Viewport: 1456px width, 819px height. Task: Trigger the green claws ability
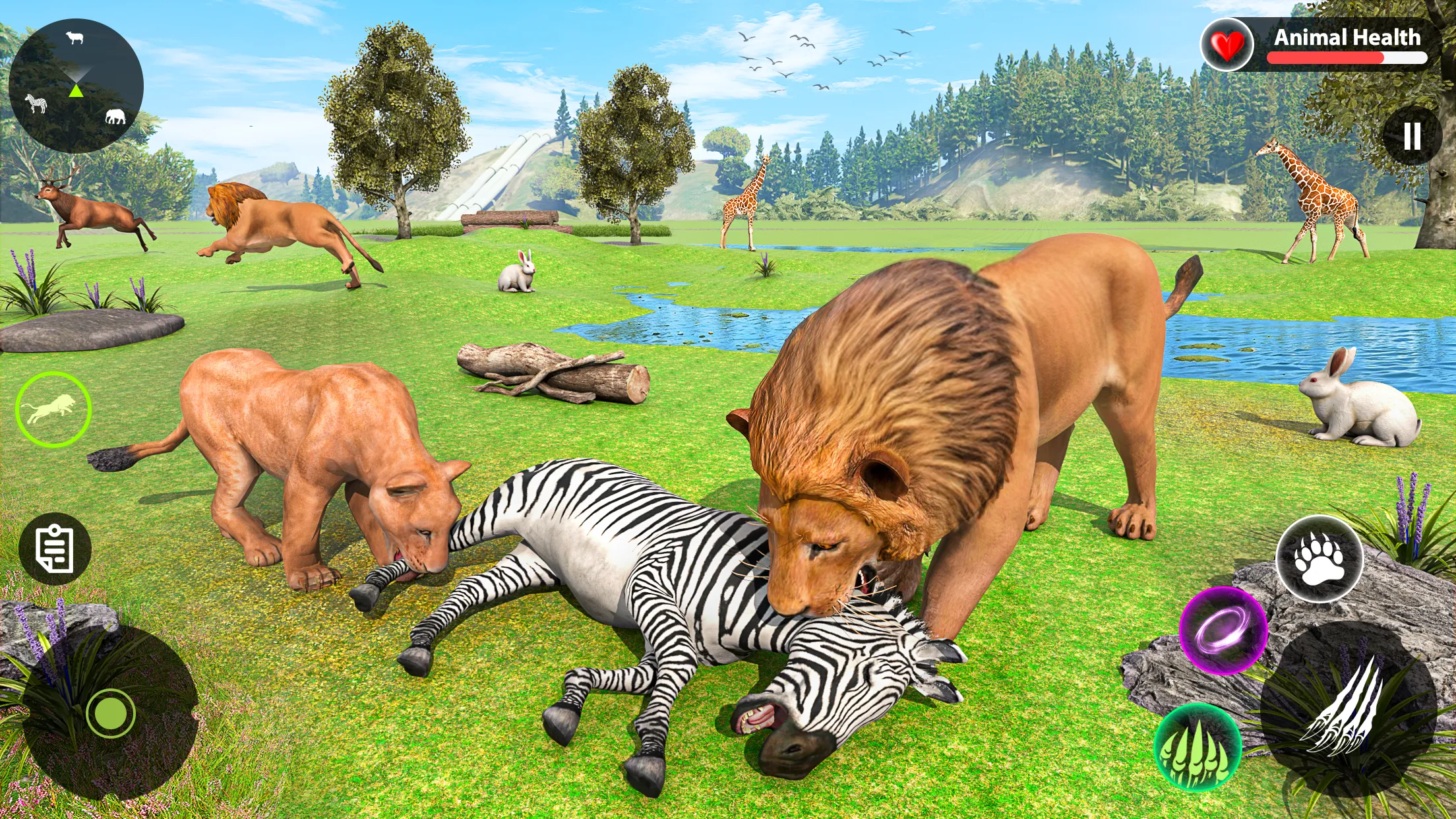tap(1198, 746)
